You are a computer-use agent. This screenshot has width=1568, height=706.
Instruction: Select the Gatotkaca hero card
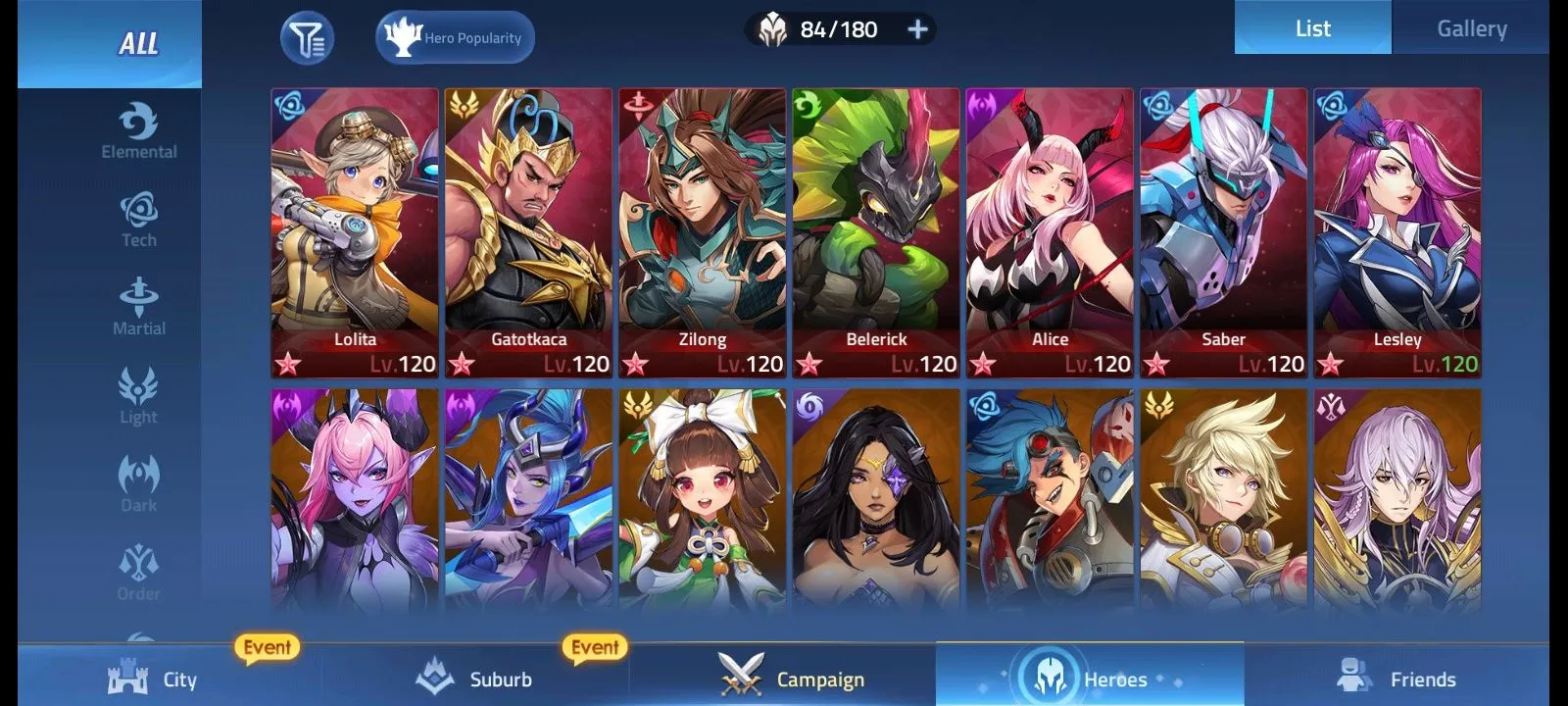pos(528,232)
